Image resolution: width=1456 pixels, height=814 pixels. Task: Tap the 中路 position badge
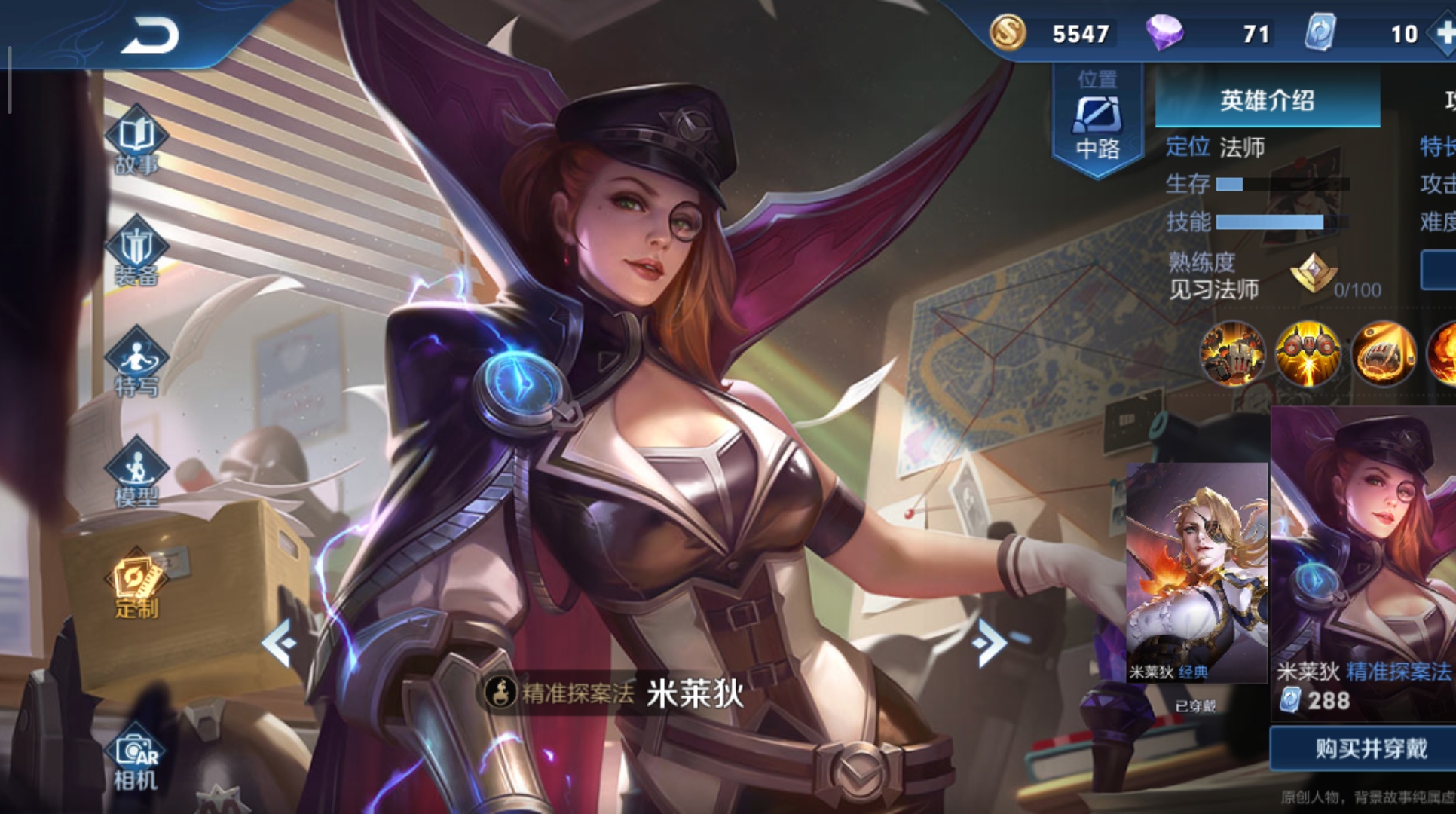[x=1097, y=121]
